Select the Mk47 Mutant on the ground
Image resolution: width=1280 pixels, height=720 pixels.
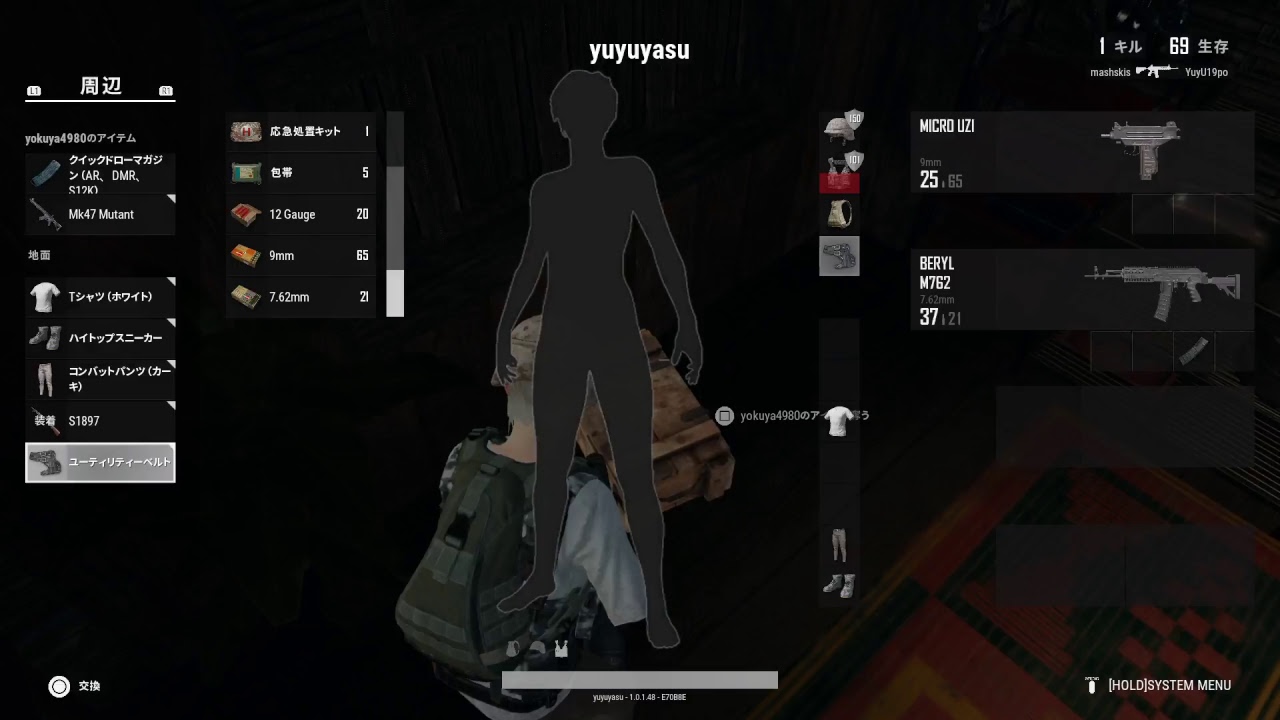(100, 214)
